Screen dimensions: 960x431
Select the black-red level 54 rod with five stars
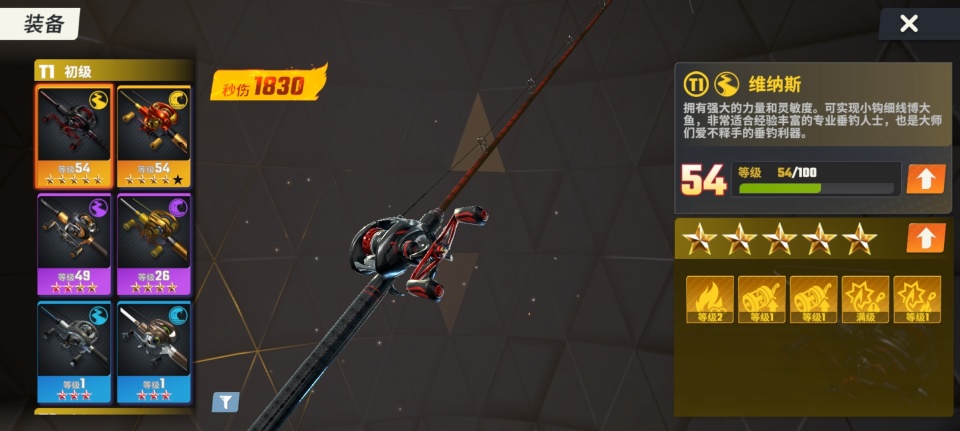pos(75,136)
